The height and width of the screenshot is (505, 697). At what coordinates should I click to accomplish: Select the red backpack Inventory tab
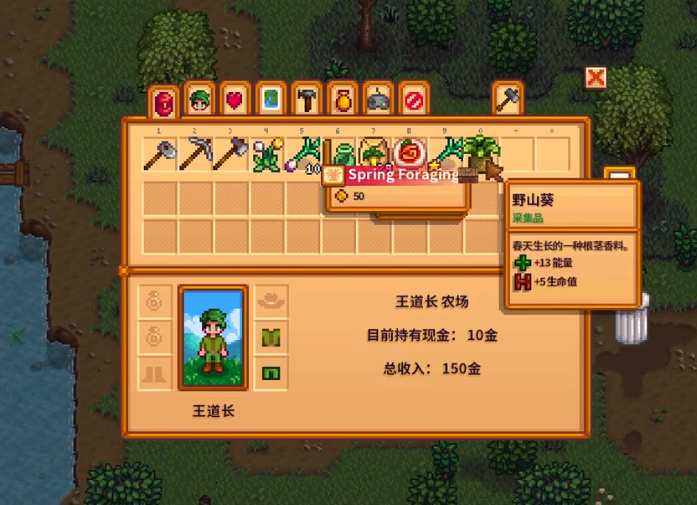pos(164,101)
